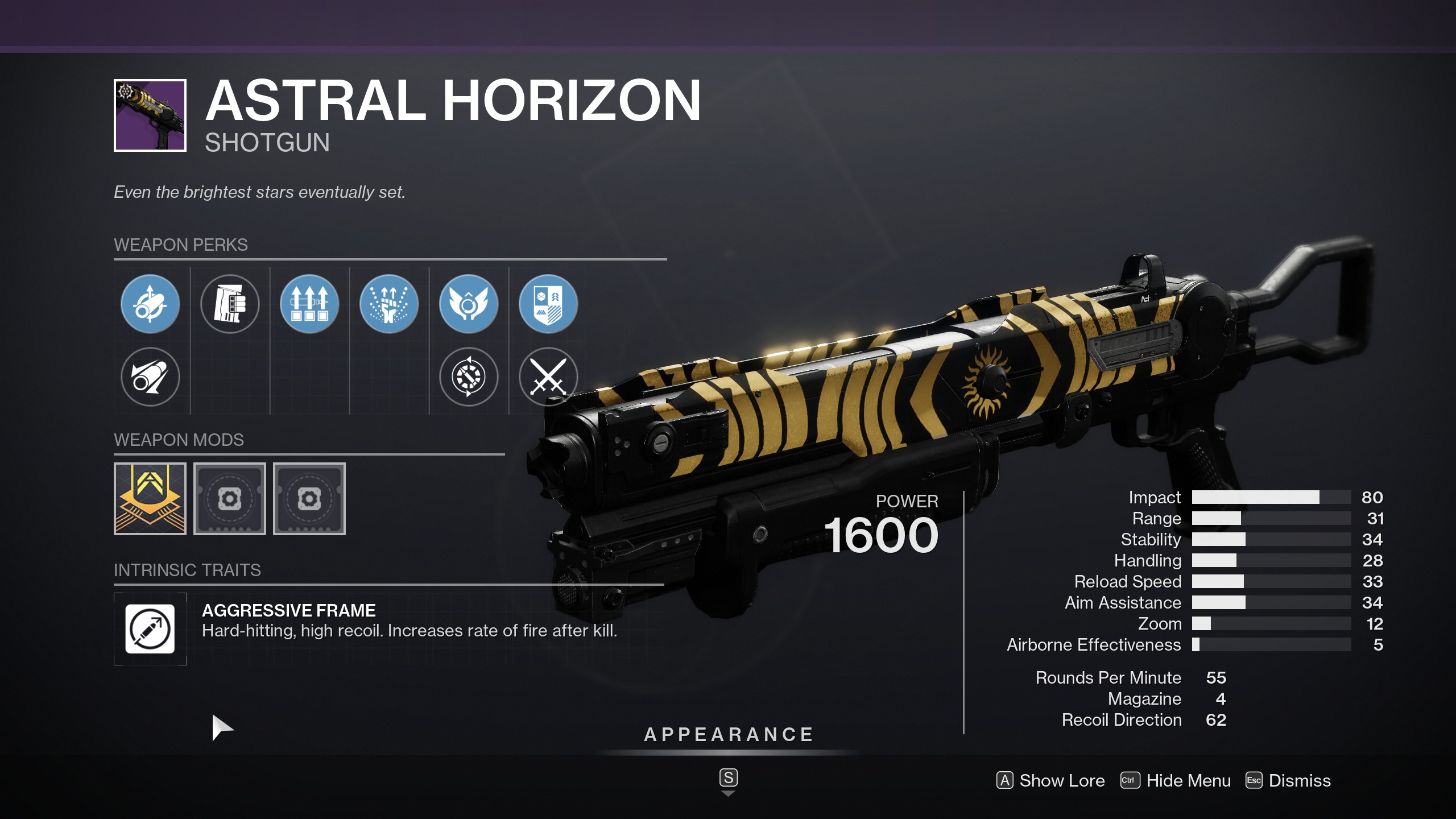Select the circular arrows alternate perk

click(x=469, y=377)
